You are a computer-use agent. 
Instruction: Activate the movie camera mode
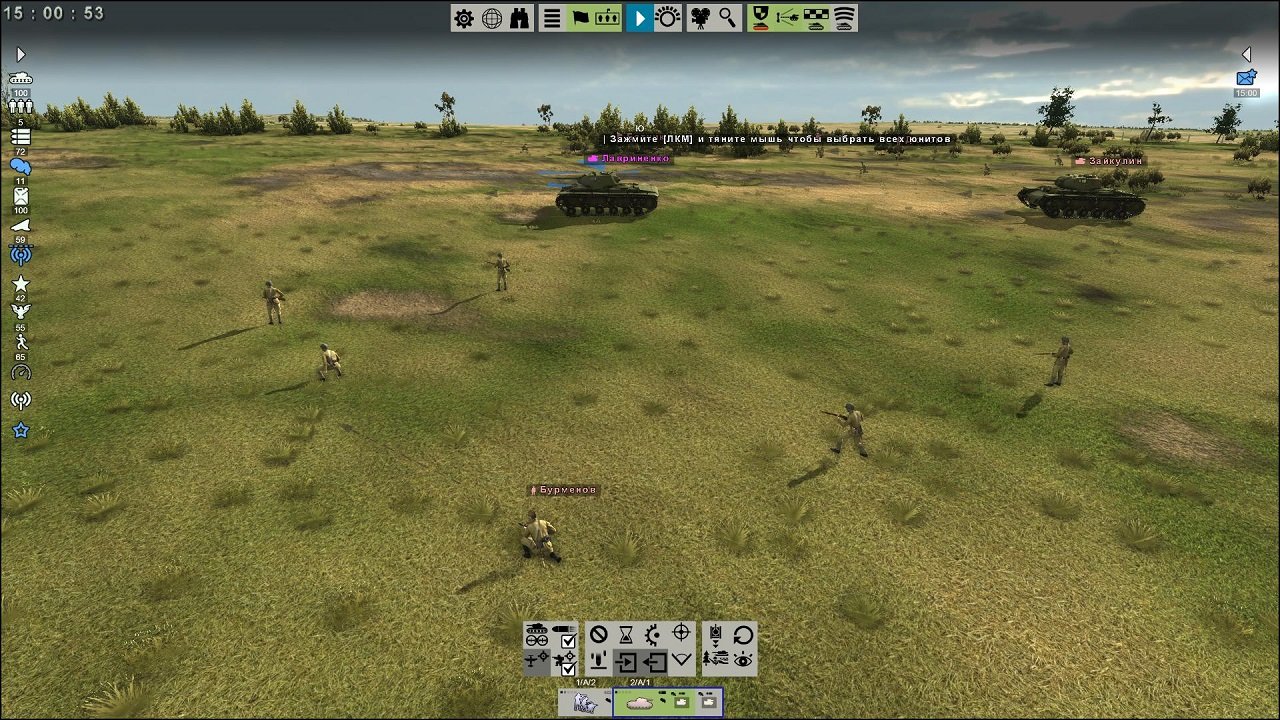pyautogui.click(x=698, y=18)
